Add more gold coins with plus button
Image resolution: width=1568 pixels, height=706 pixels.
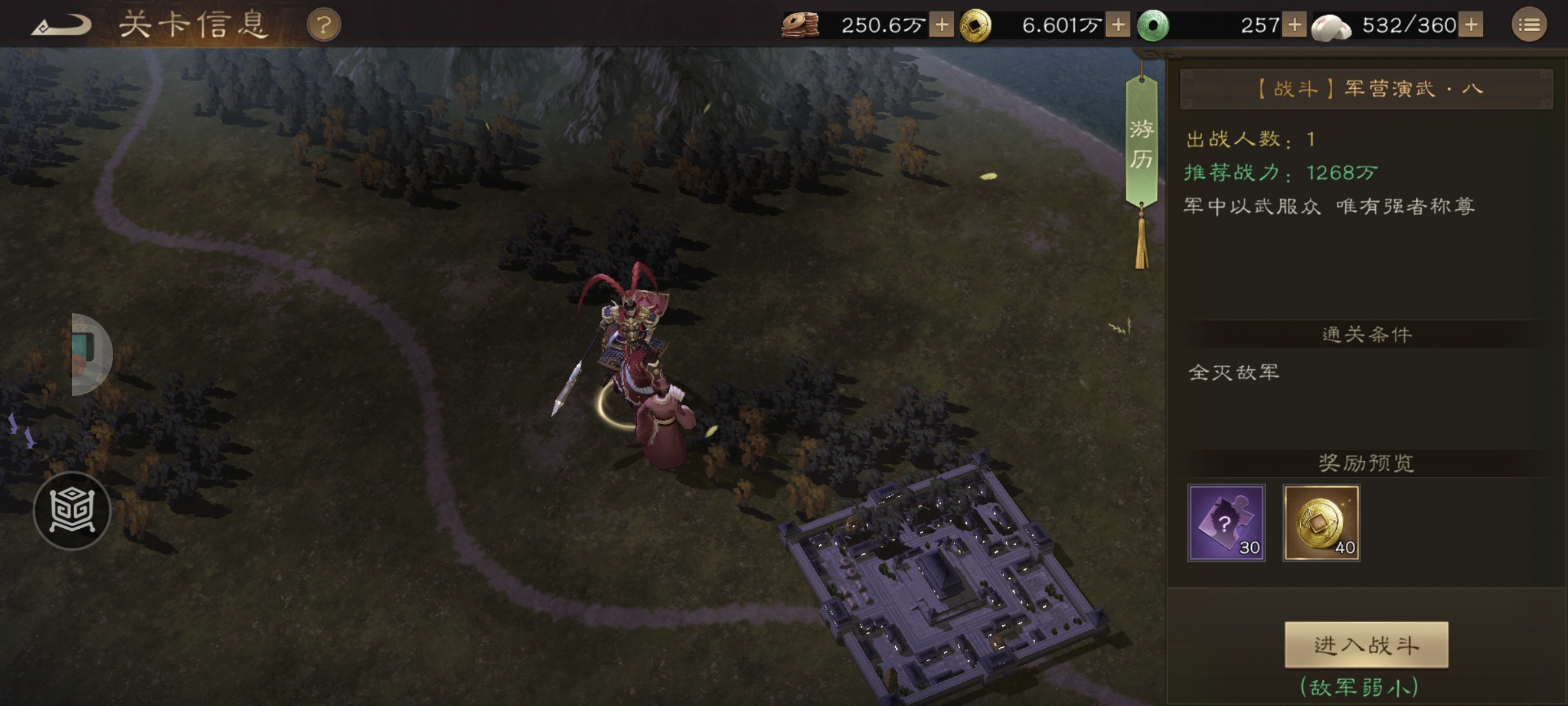(x=1118, y=25)
